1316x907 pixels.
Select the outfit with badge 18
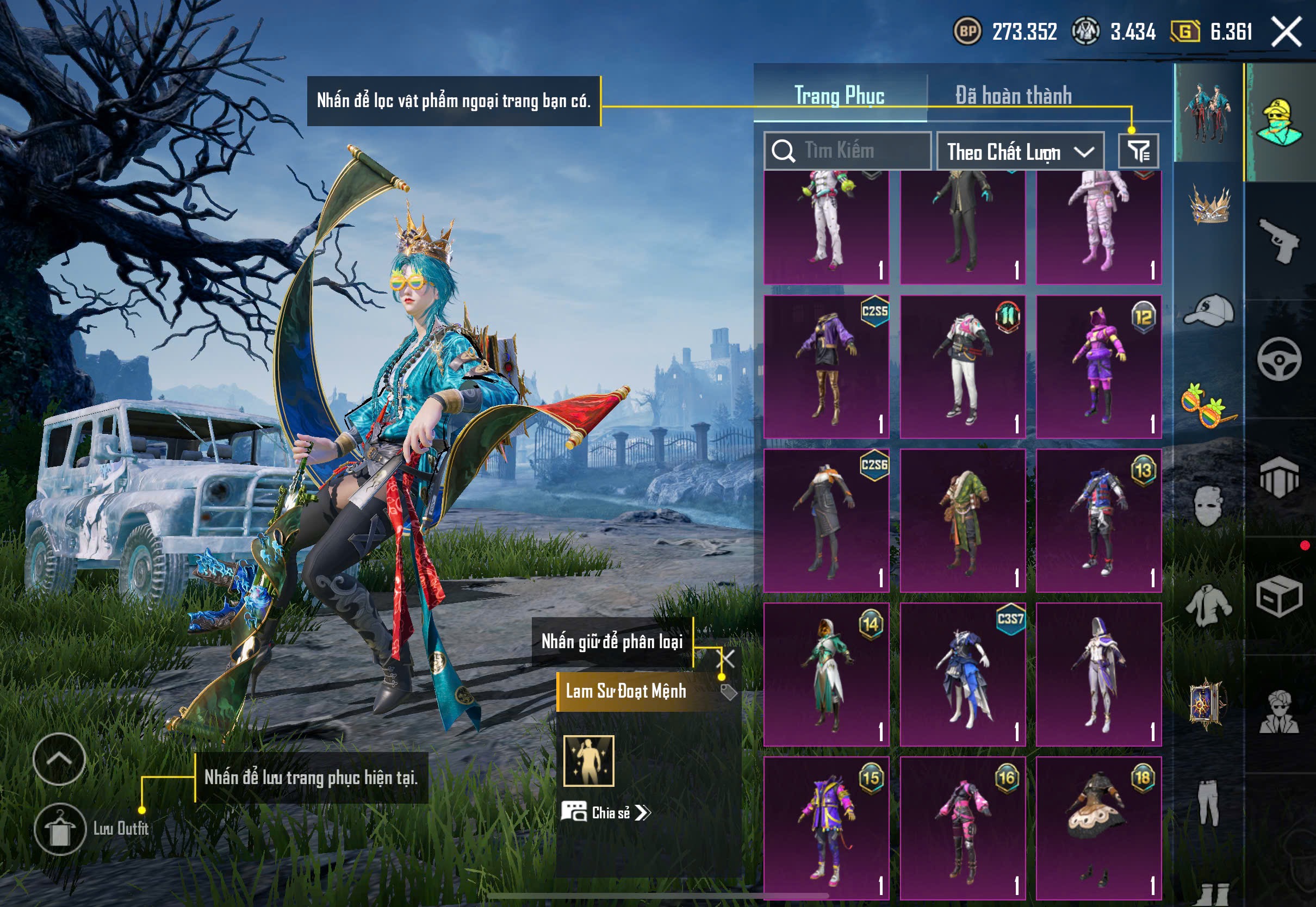1098,828
